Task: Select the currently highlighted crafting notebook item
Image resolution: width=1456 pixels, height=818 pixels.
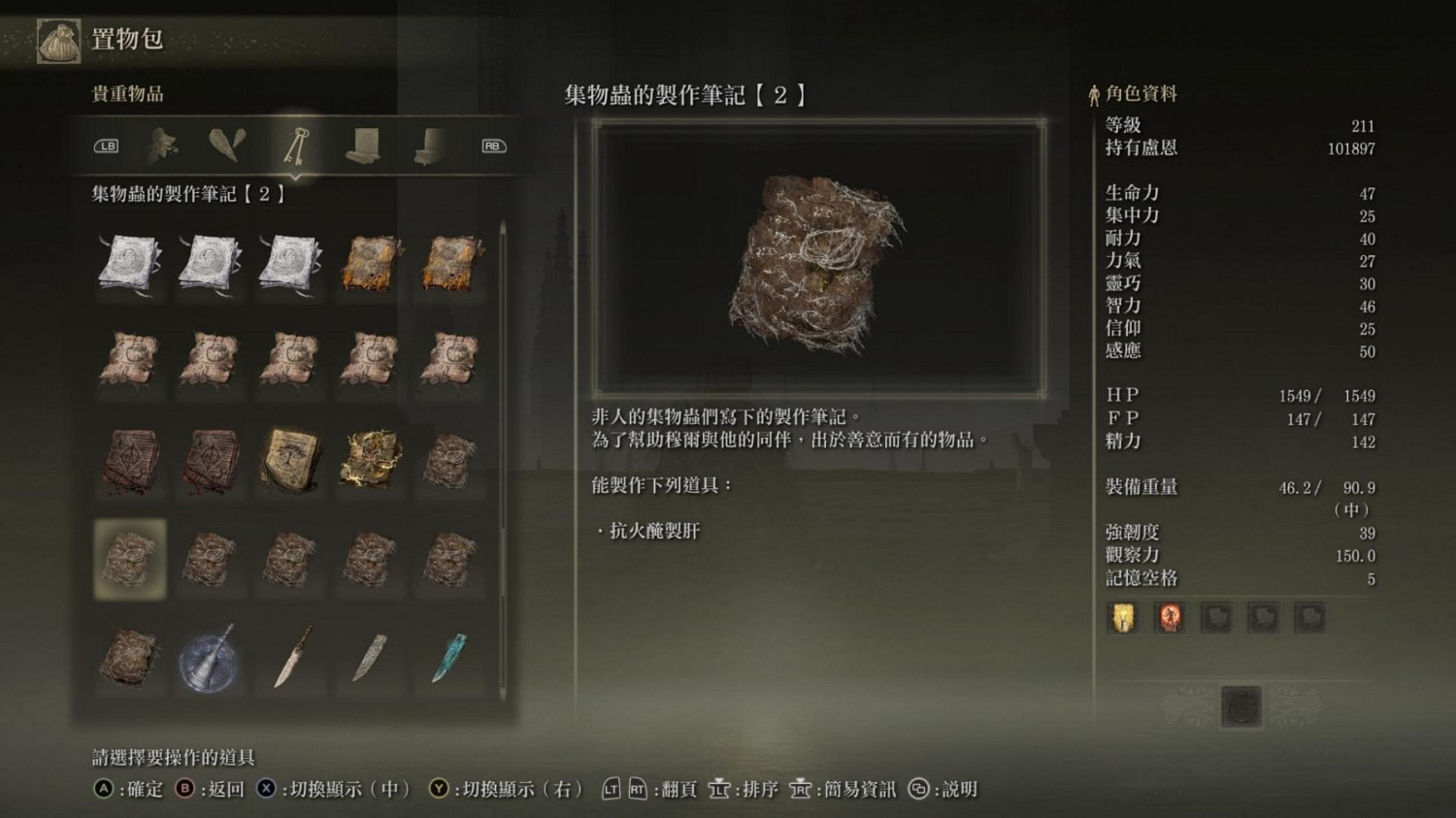Action: (x=129, y=560)
